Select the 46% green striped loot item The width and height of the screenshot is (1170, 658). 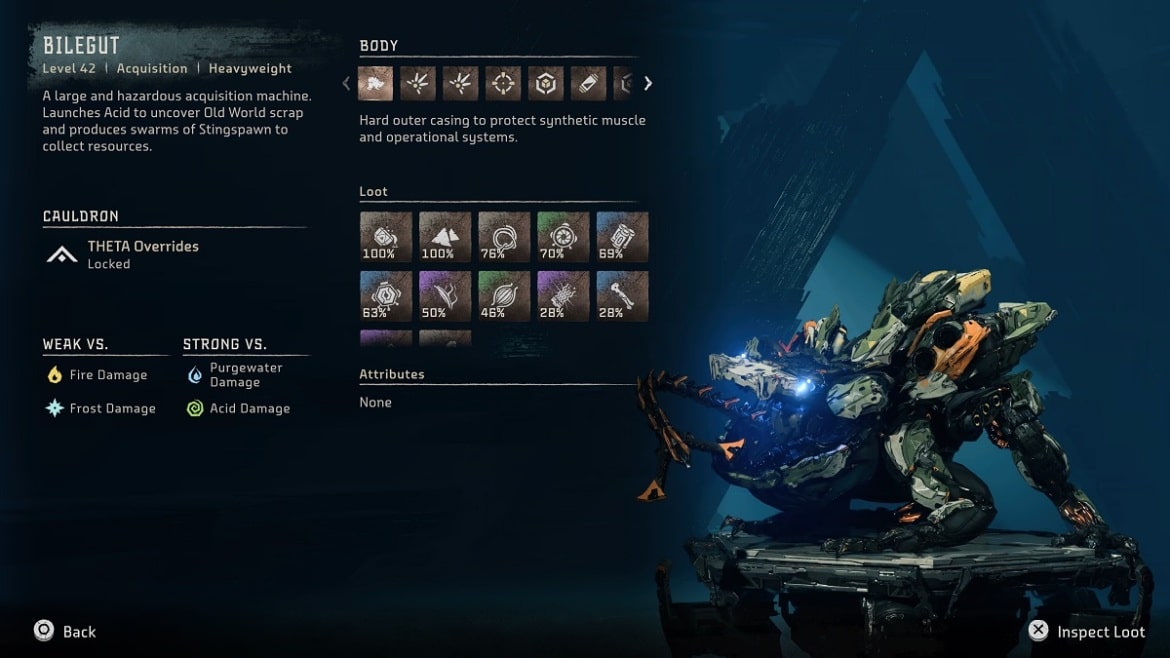pos(504,296)
